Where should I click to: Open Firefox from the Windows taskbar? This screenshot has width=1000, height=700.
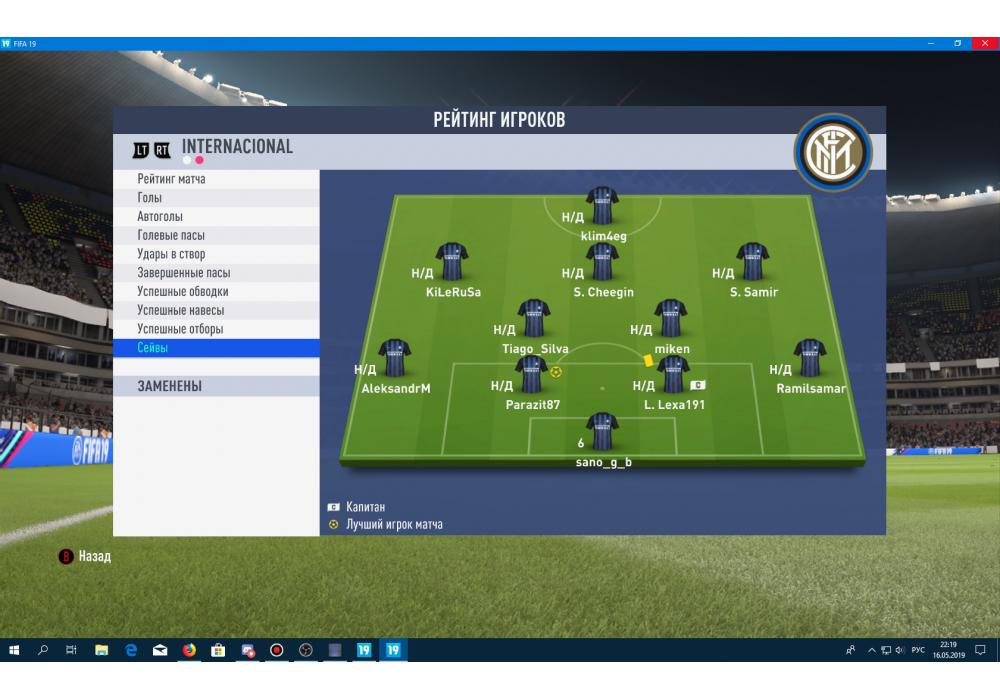click(x=189, y=650)
